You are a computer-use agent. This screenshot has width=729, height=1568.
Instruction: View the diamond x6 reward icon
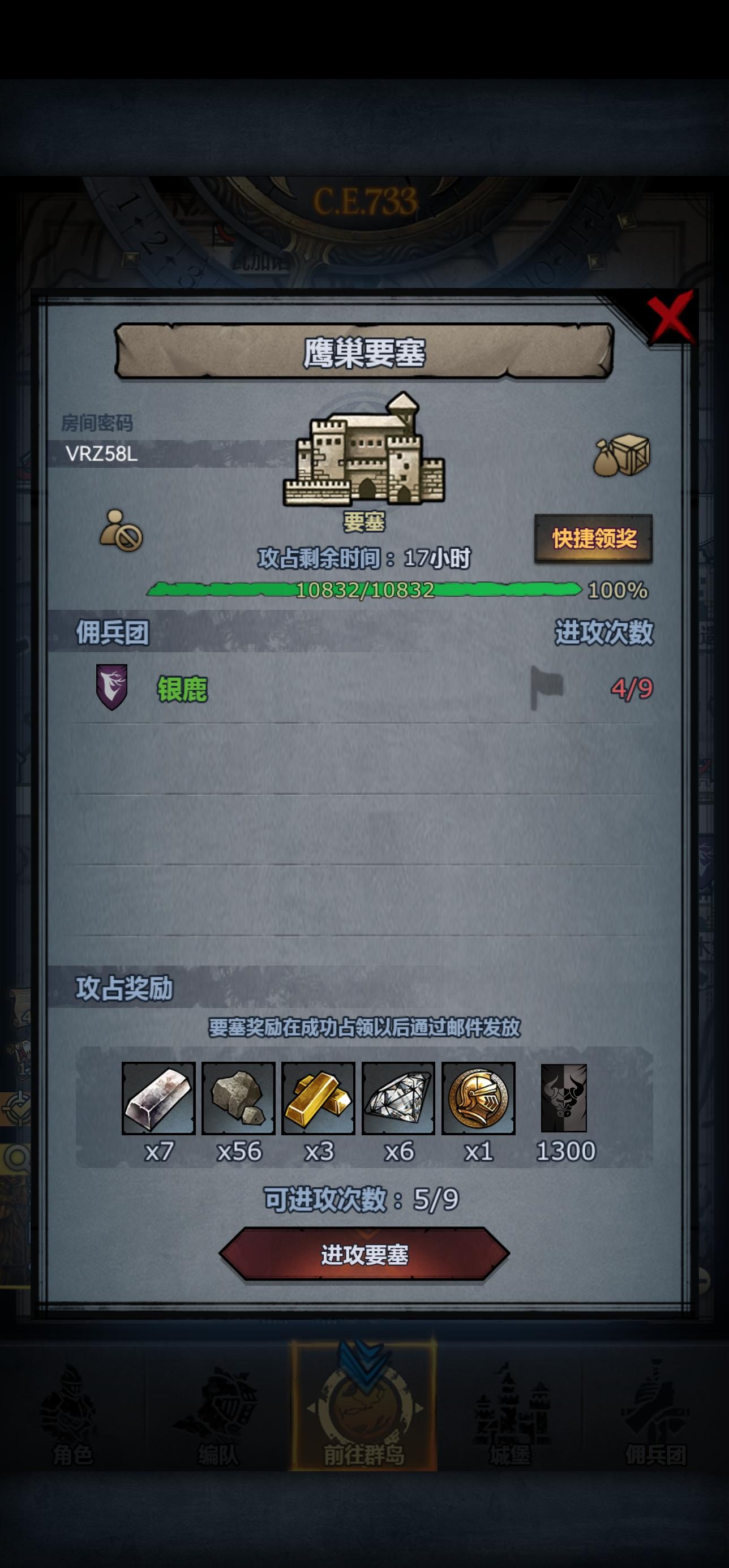tap(401, 1100)
